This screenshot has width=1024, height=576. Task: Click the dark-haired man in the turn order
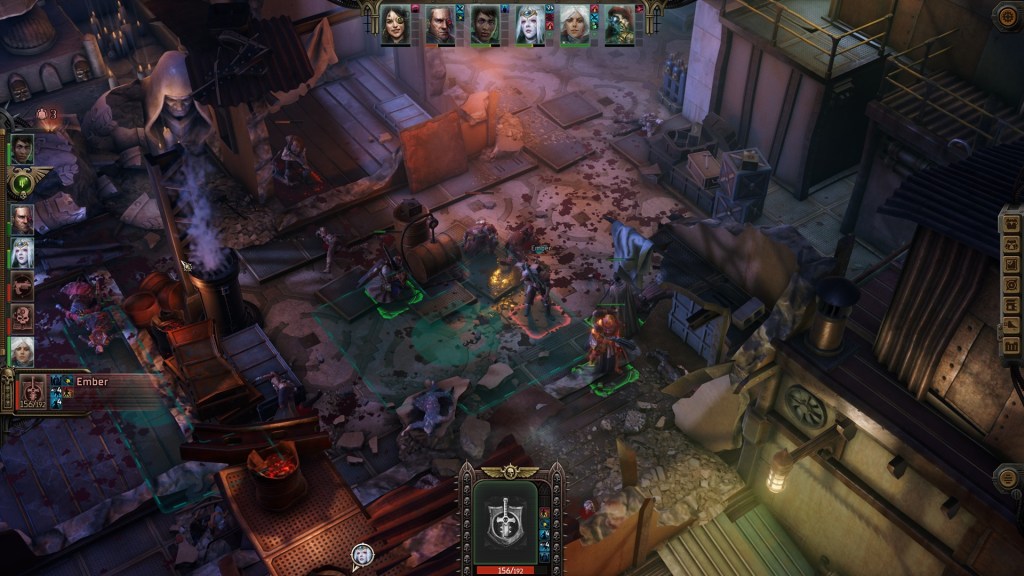[x=22, y=150]
